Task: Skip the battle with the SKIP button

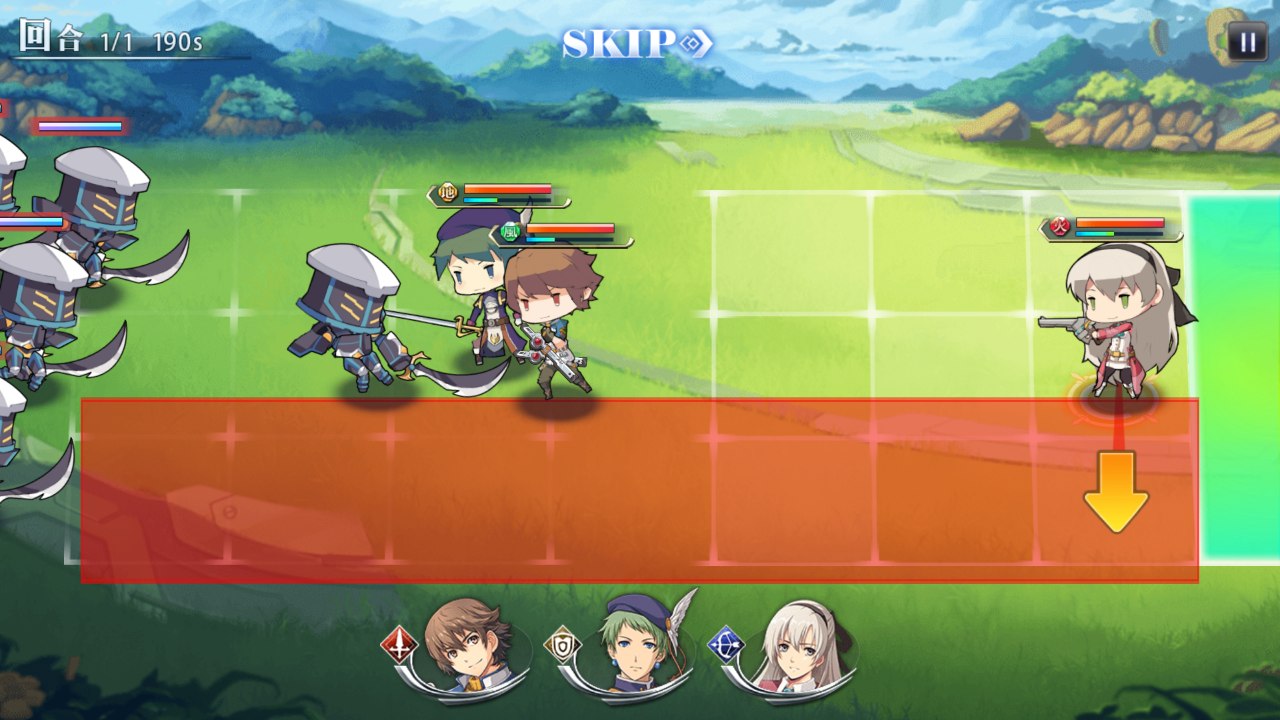Action: tap(637, 44)
